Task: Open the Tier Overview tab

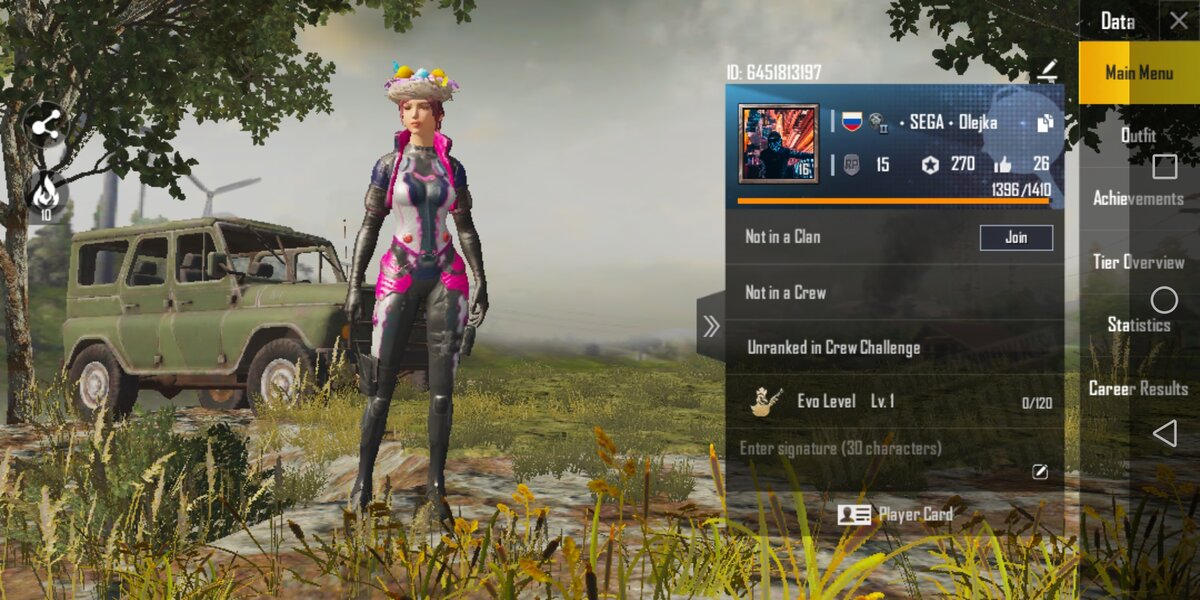Action: coord(1138,262)
